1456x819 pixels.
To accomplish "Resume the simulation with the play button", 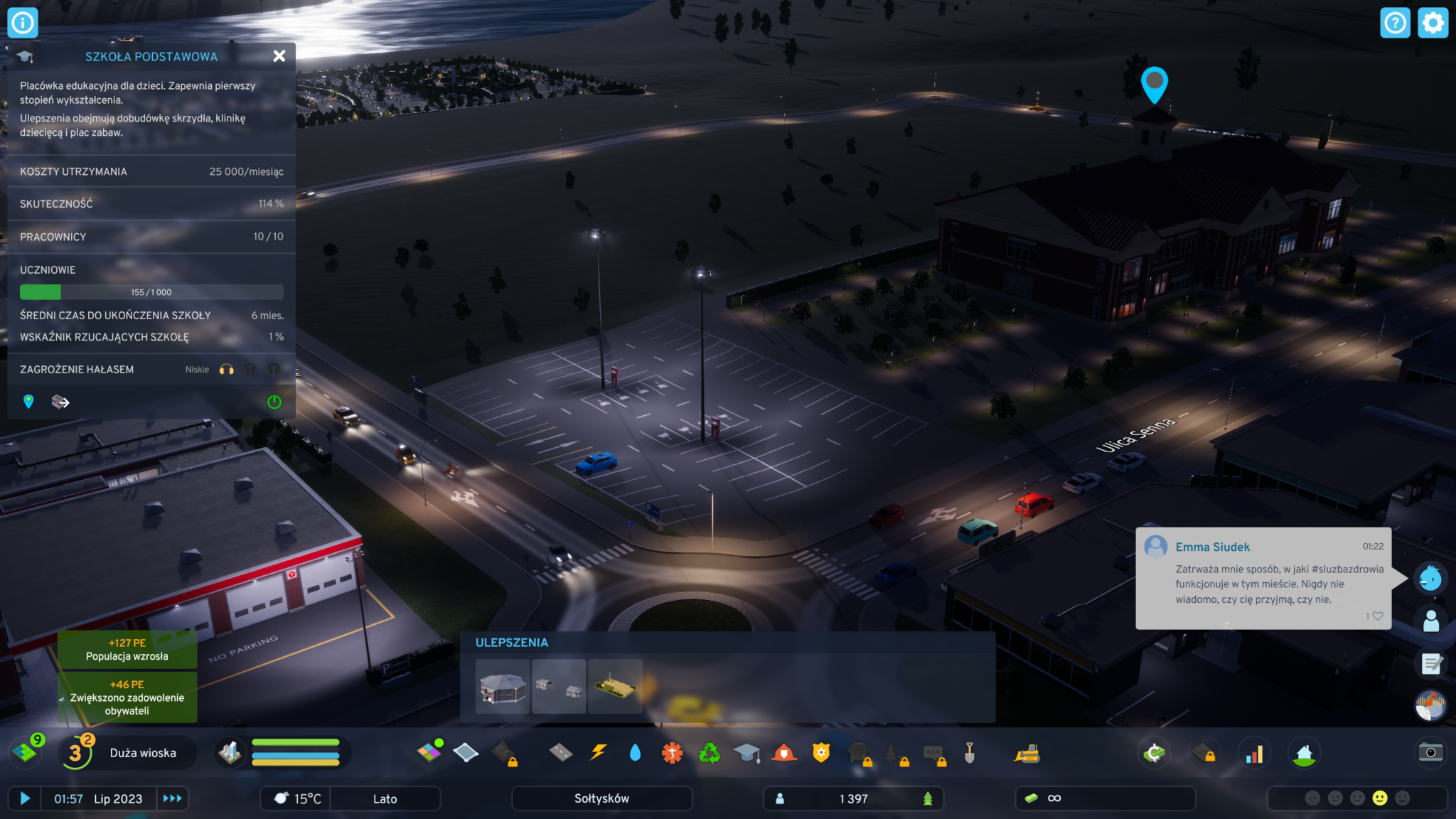I will click(25, 798).
